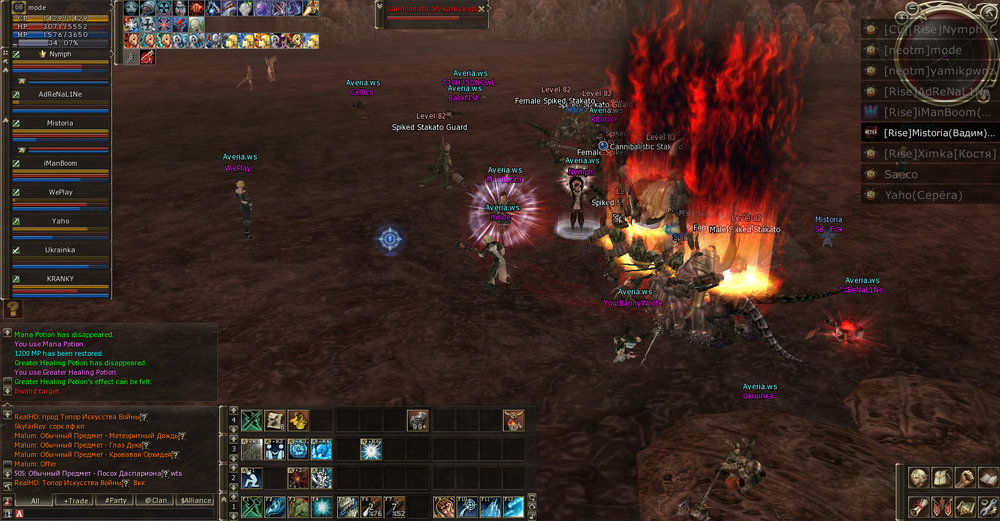Target party member AdReNaL1Ne

pos(60,93)
